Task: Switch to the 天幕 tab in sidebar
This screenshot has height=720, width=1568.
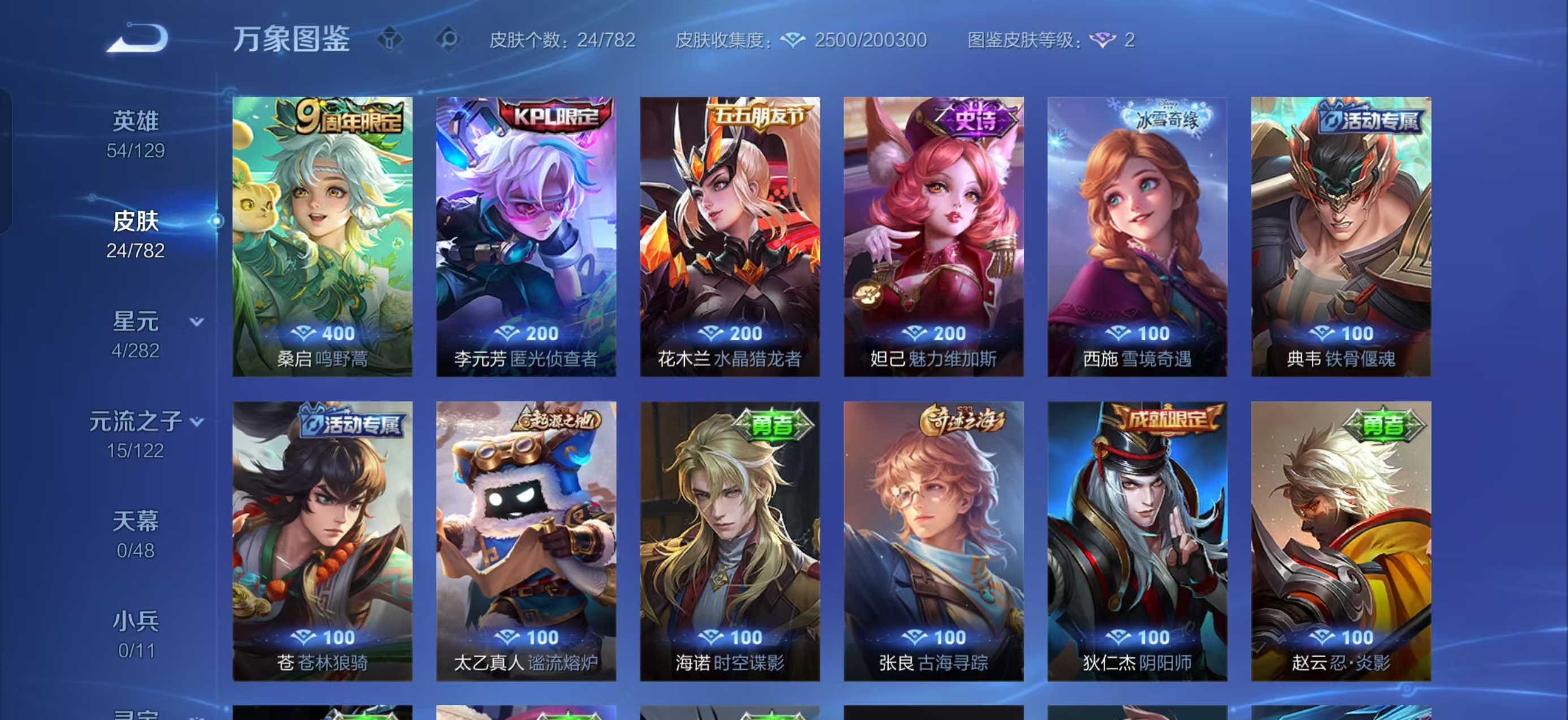Action: click(x=135, y=522)
